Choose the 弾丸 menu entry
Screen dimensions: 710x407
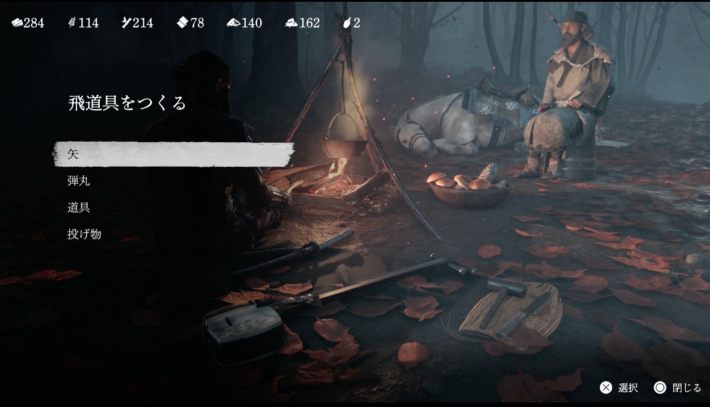click(x=79, y=181)
